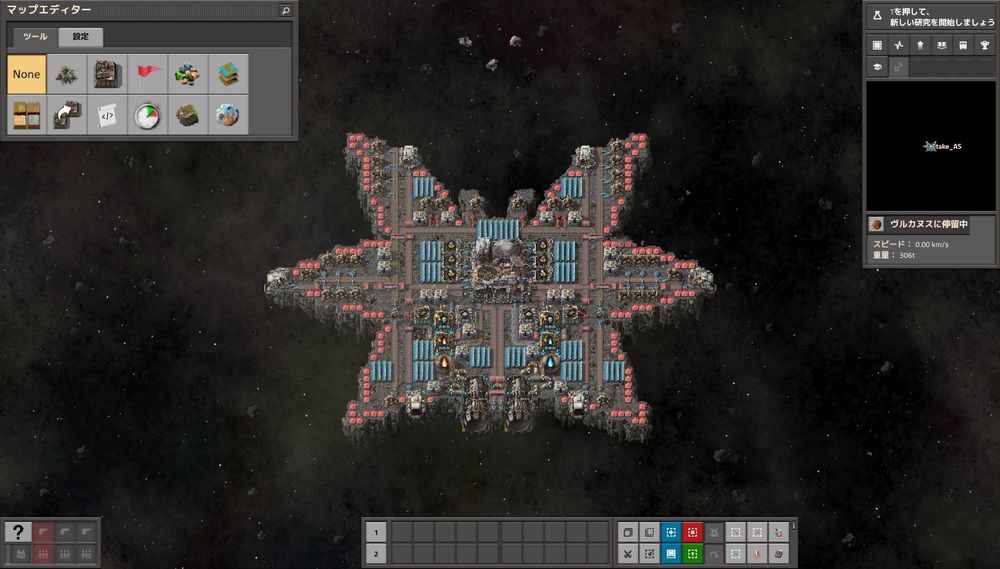This screenshot has width=1000, height=569.
Task: Open the trophy achievements button
Action: pyautogui.click(x=983, y=45)
